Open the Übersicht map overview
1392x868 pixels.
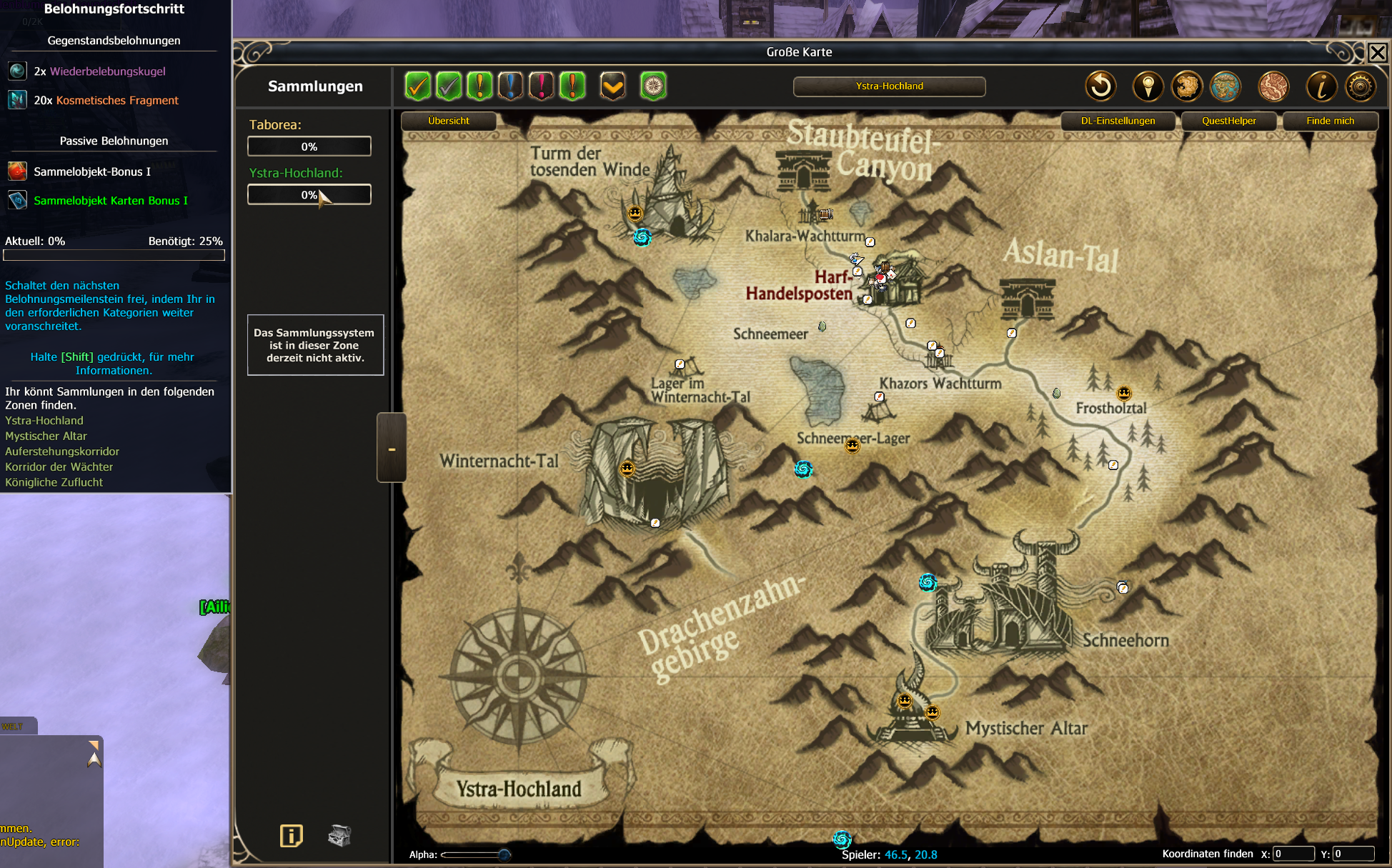pyautogui.click(x=449, y=121)
